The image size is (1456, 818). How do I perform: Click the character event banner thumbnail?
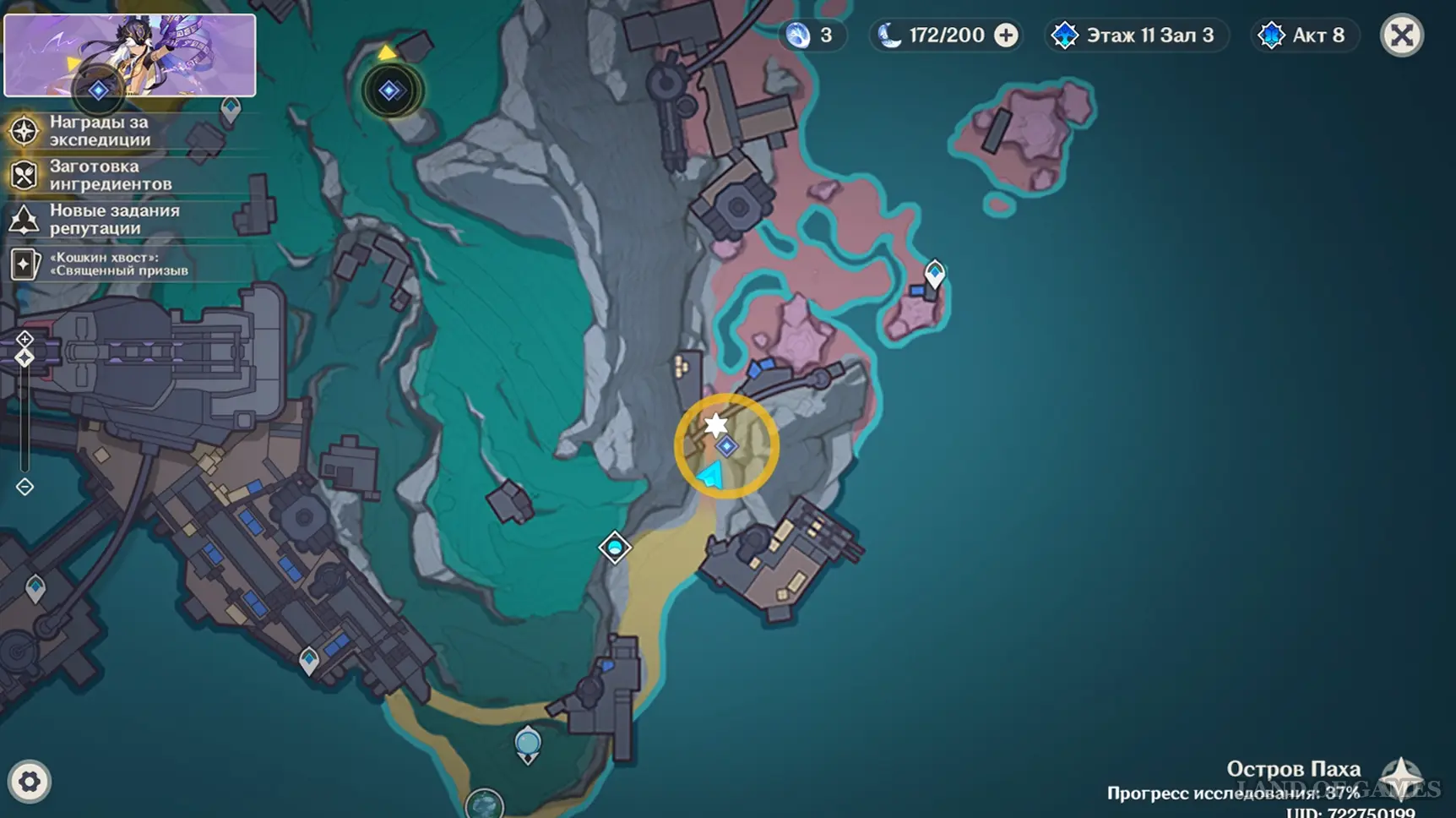130,55
